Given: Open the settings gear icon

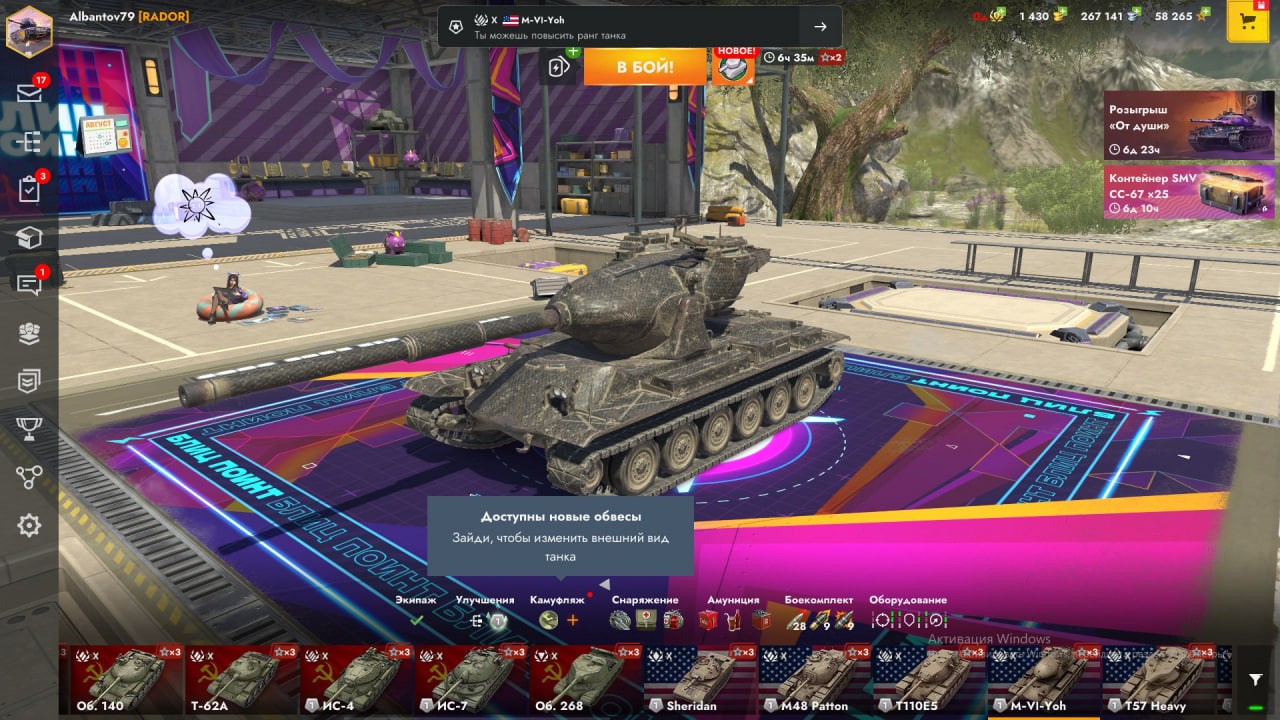Looking at the screenshot, I should coord(29,525).
